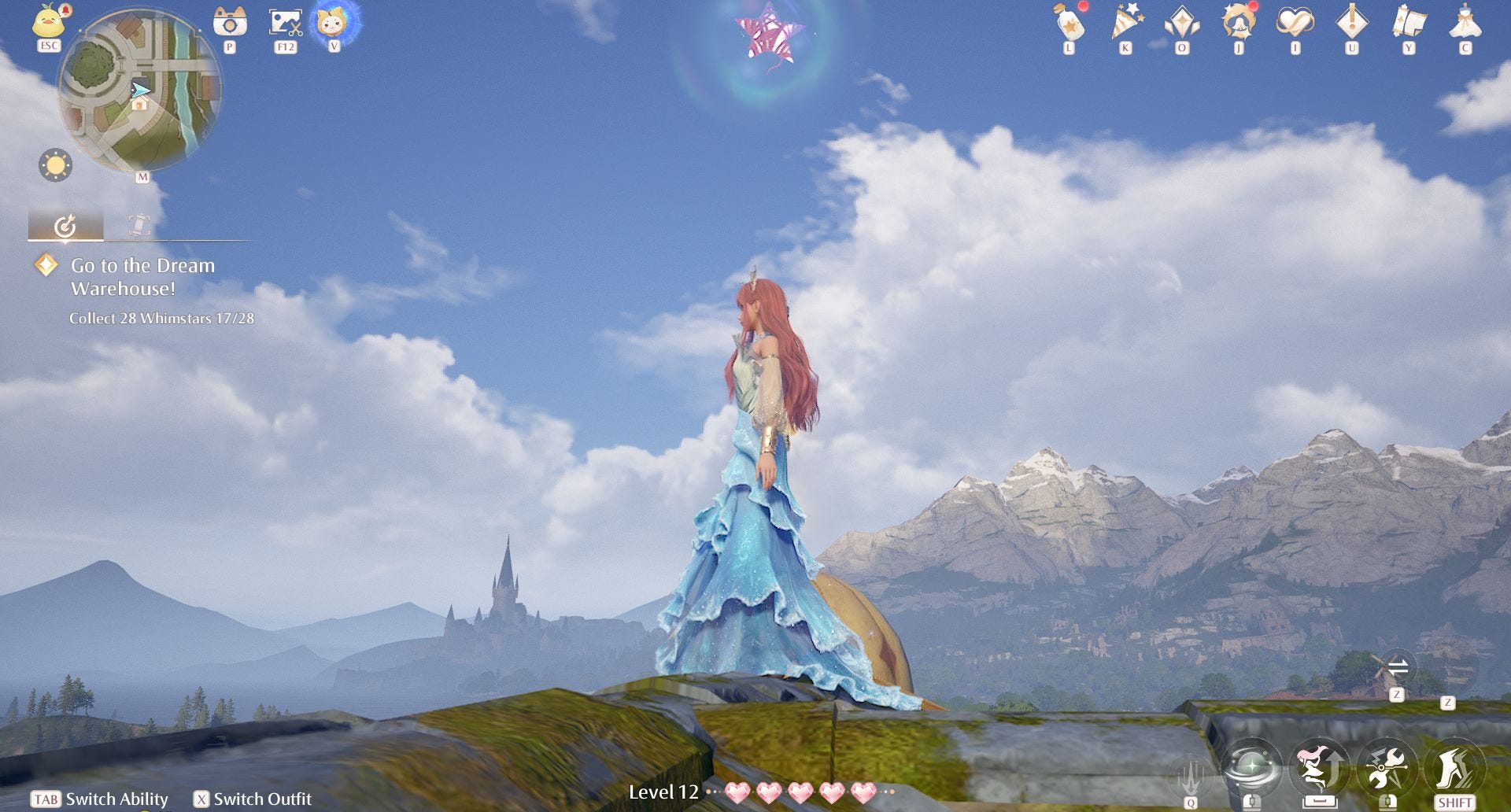Open the party popper events icon
1511x812 pixels.
(x=1126, y=23)
